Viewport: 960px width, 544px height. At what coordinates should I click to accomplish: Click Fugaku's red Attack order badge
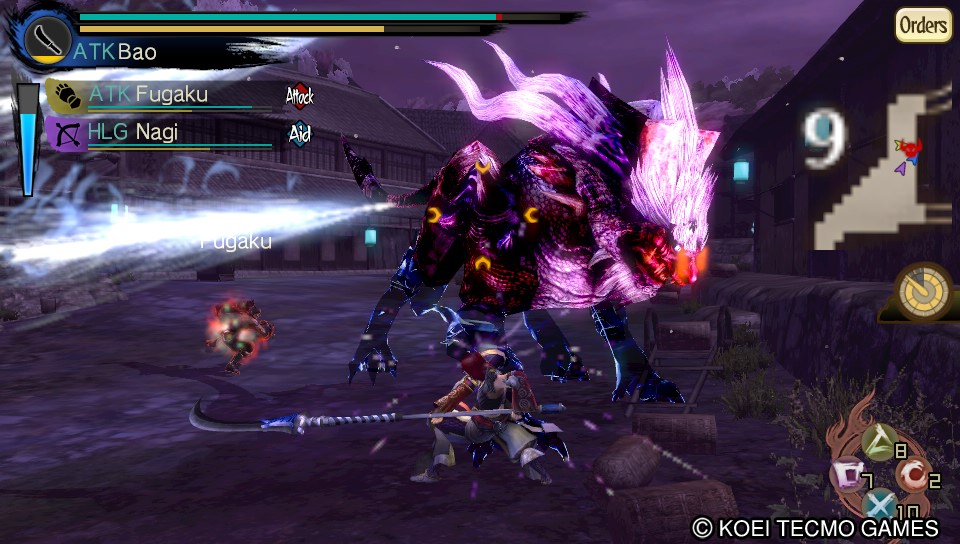299,96
